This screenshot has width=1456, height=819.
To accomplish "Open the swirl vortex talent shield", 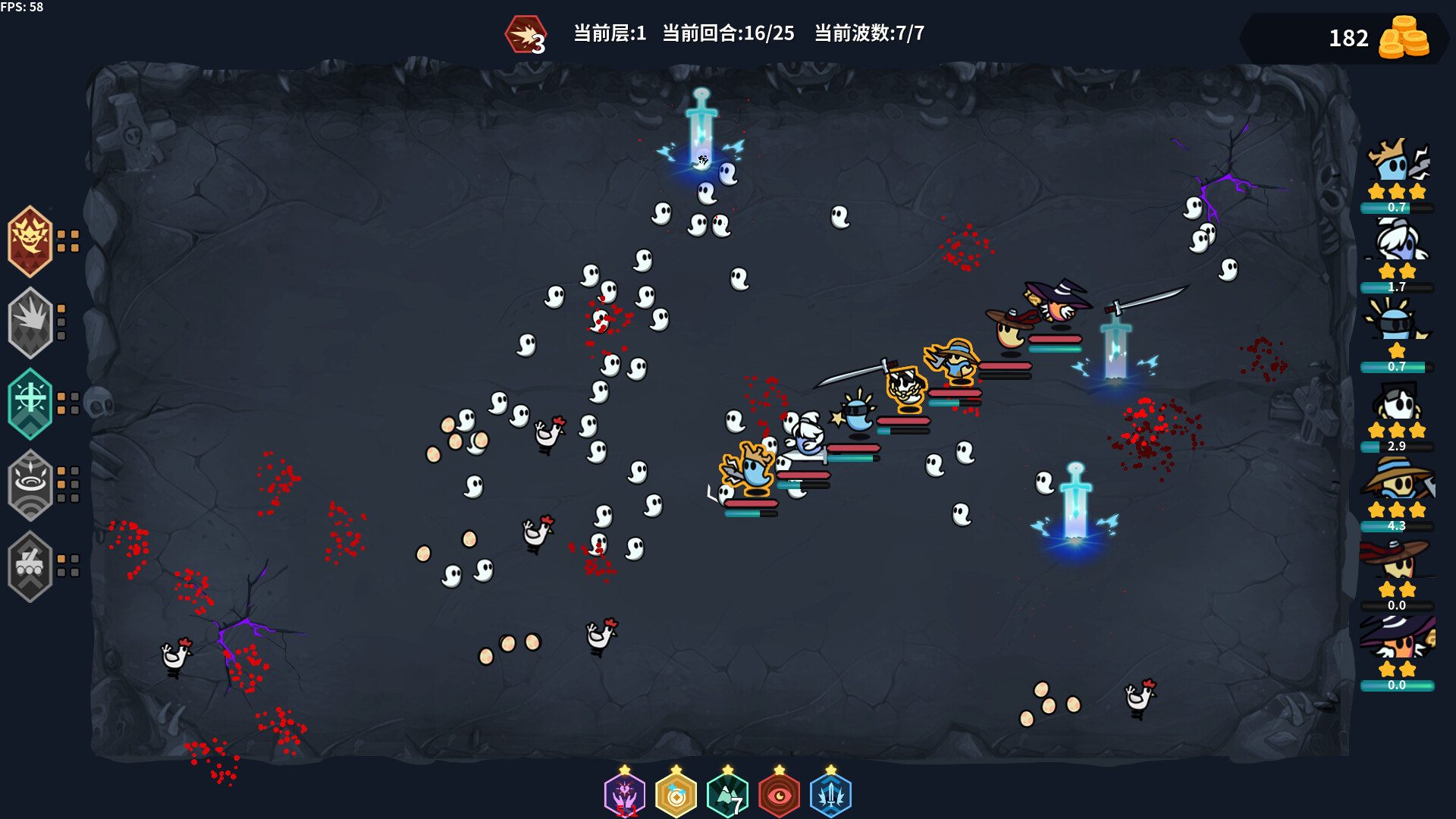I will click(30, 485).
